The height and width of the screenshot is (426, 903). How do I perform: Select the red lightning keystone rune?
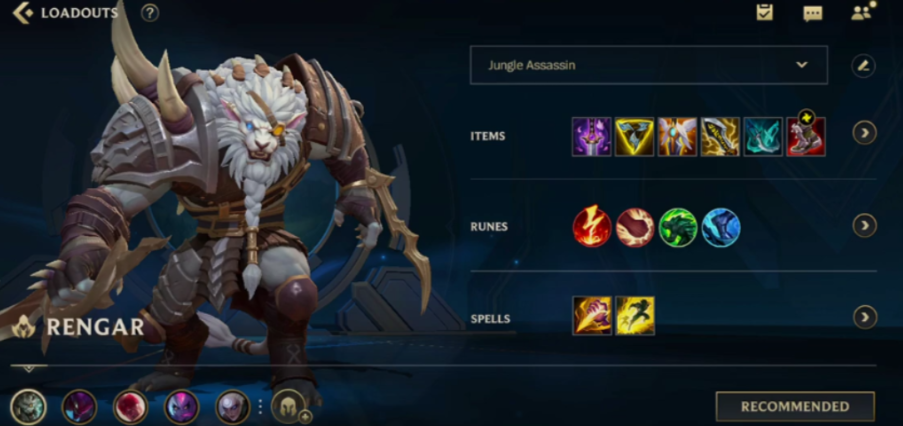click(x=591, y=227)
